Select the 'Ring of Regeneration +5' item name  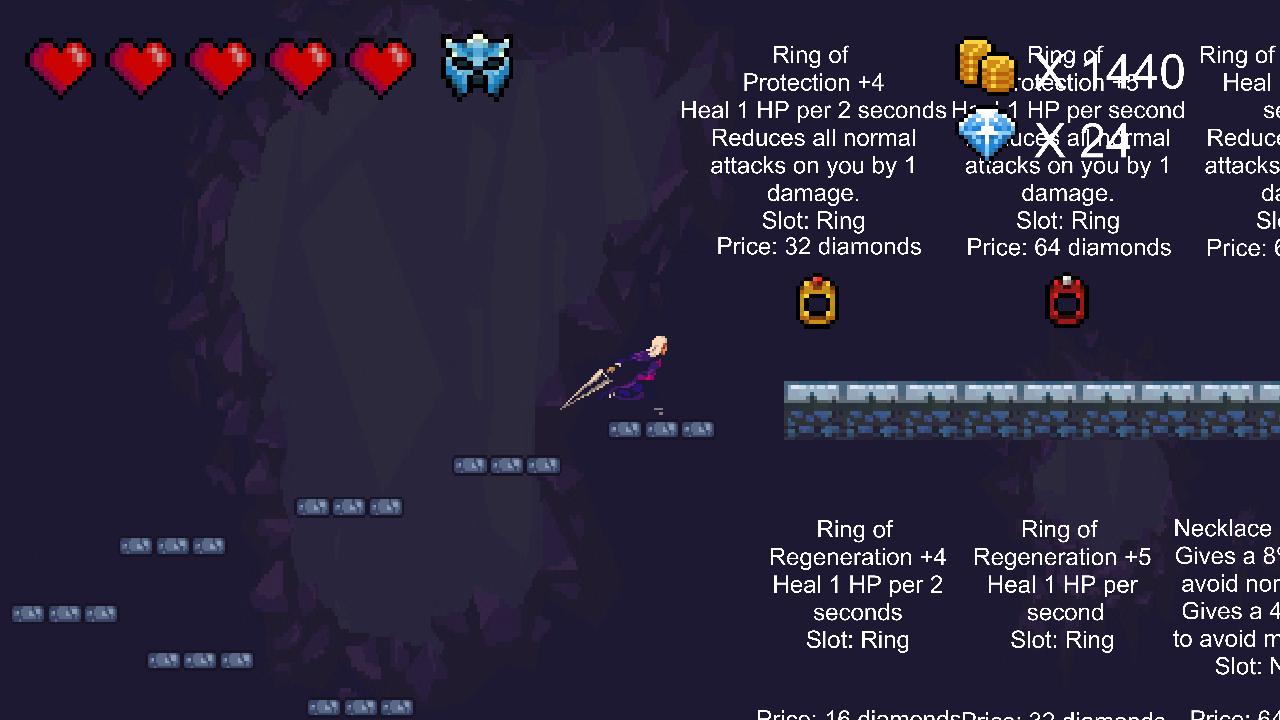(1061, 543)
